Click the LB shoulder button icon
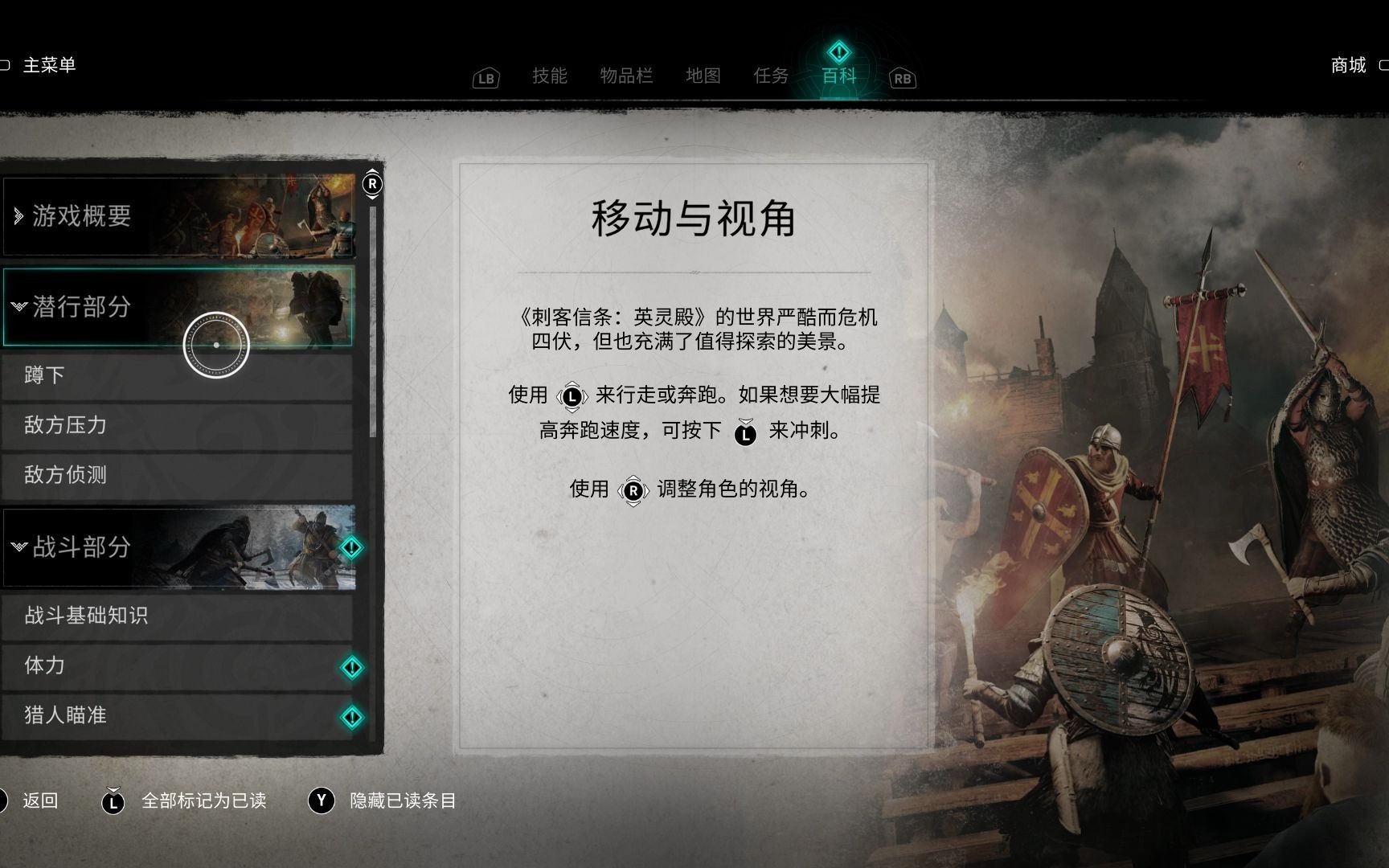This screenshot has width=1389, height=868. [x=485, y=77]
